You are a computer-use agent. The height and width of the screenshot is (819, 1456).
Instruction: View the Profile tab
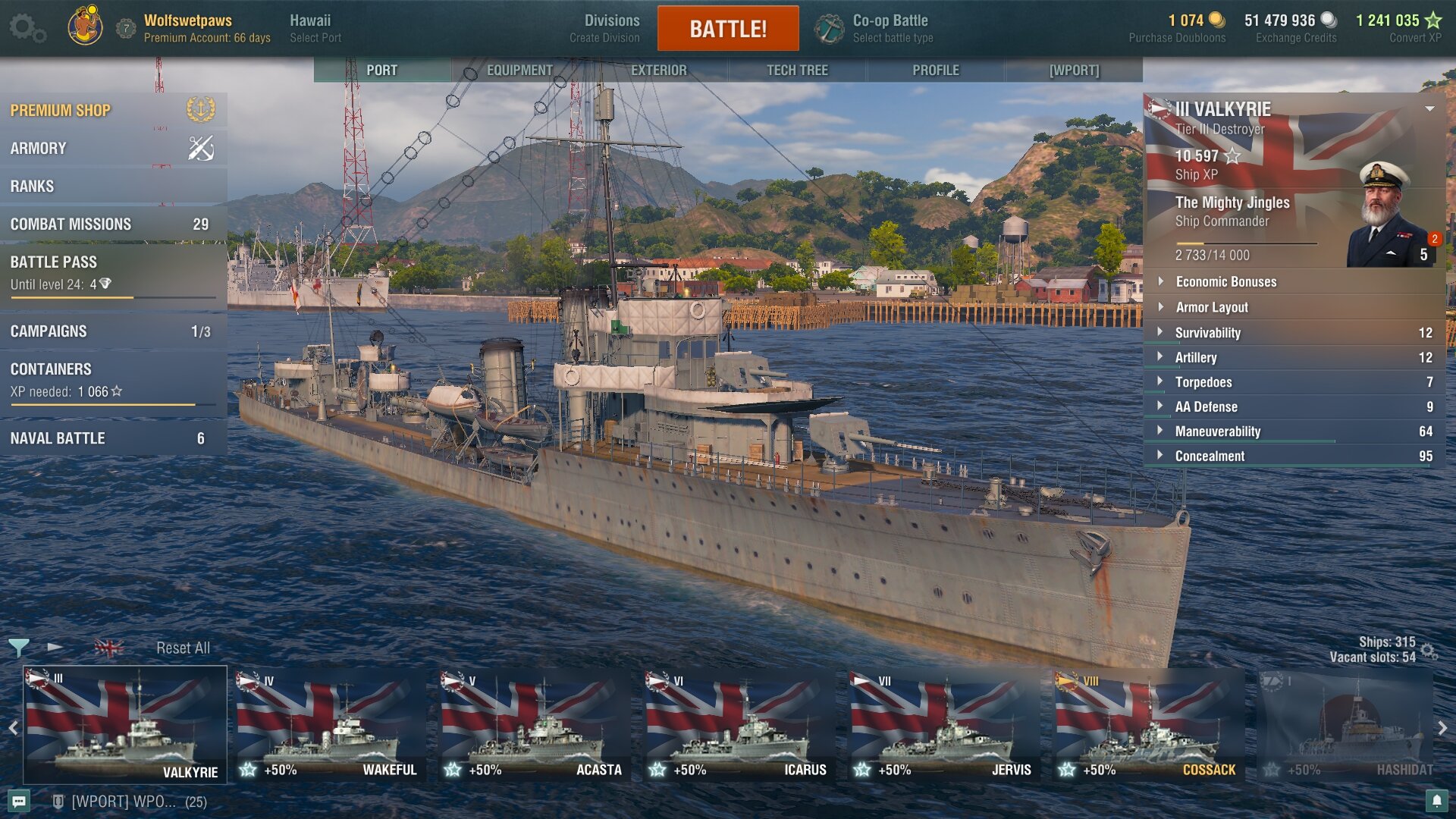935,70
